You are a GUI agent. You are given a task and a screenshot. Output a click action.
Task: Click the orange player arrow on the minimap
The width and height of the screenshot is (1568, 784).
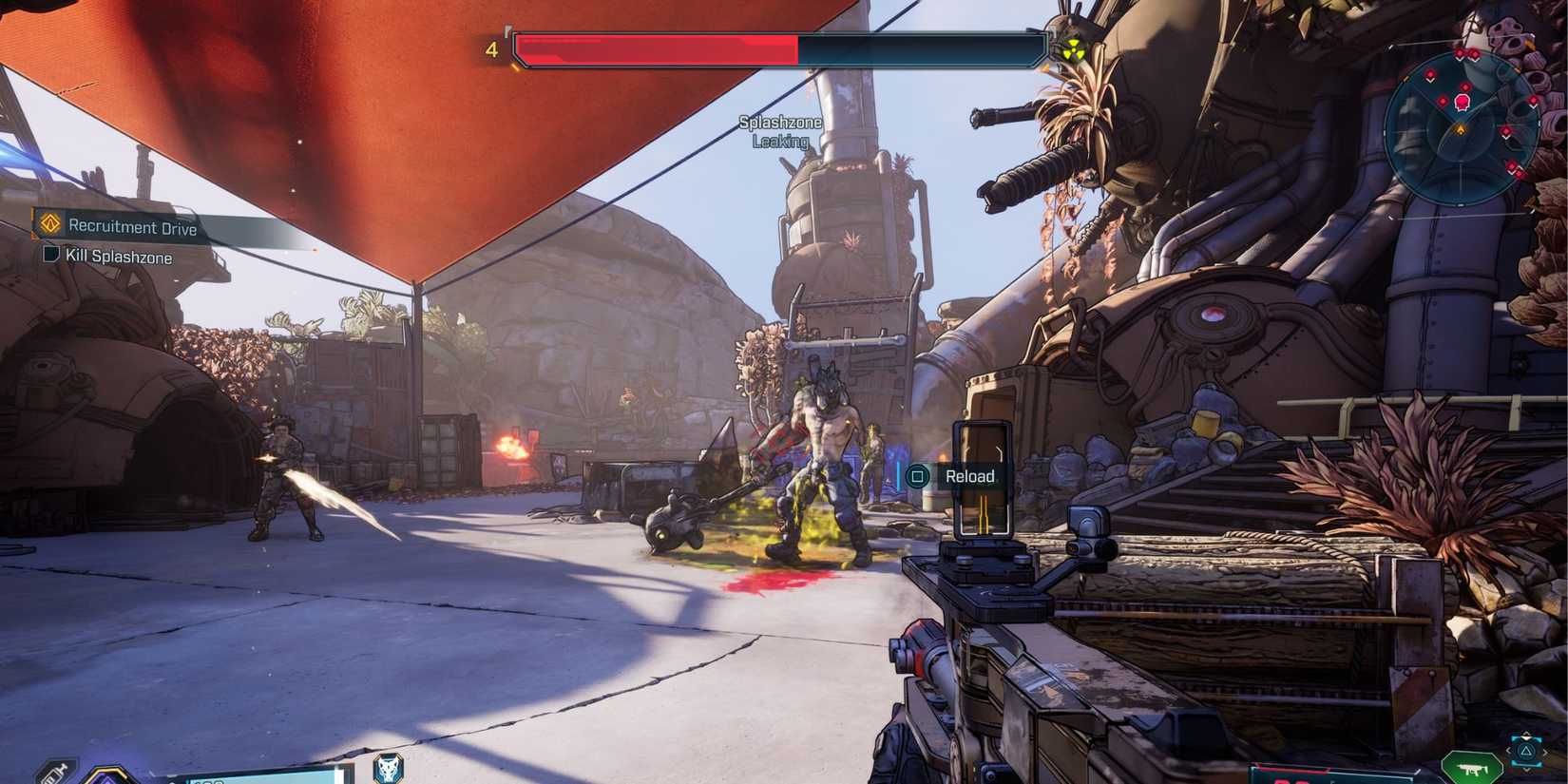(1461, 128)
